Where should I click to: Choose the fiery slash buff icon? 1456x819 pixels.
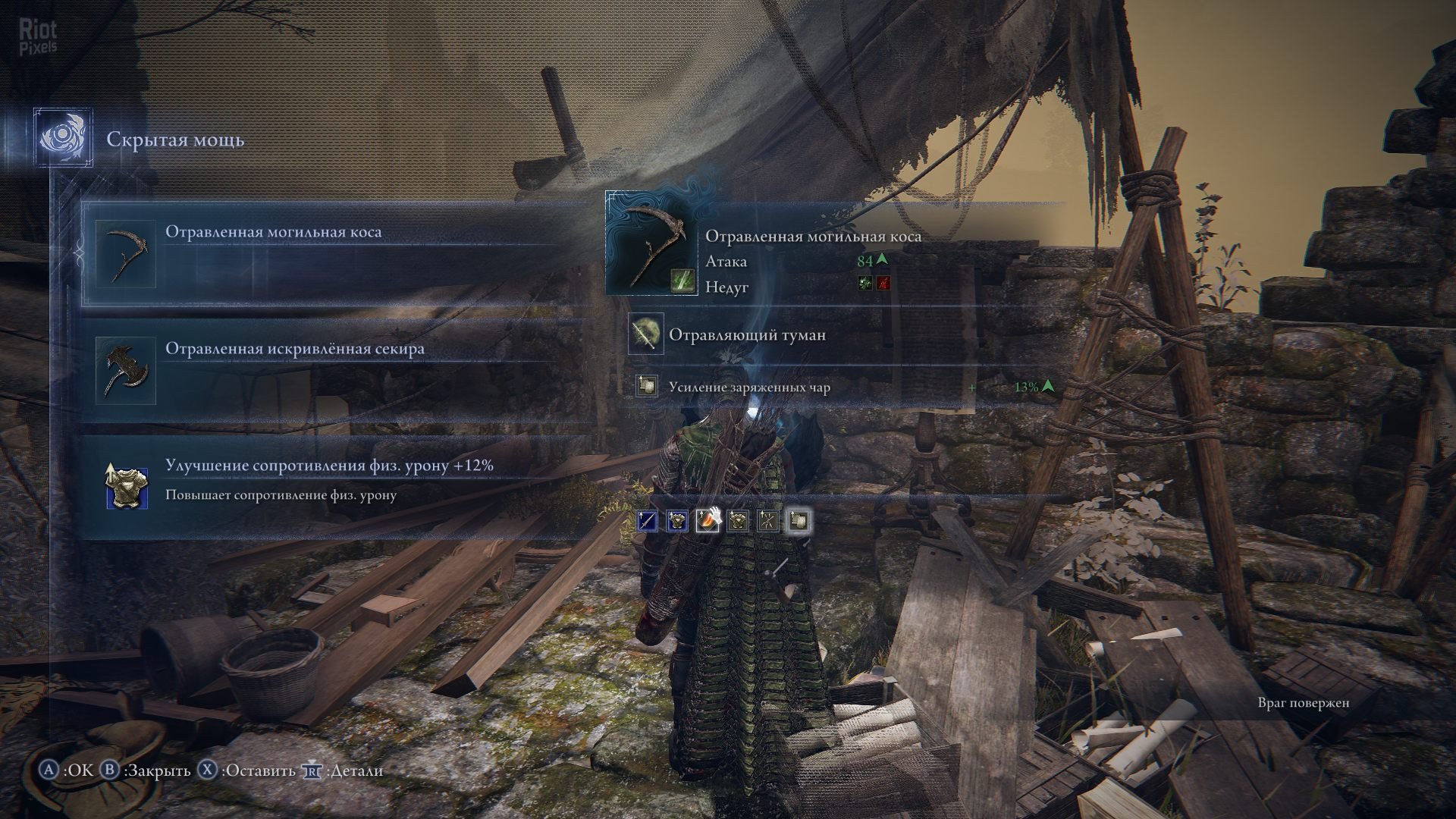coord(708,521)
